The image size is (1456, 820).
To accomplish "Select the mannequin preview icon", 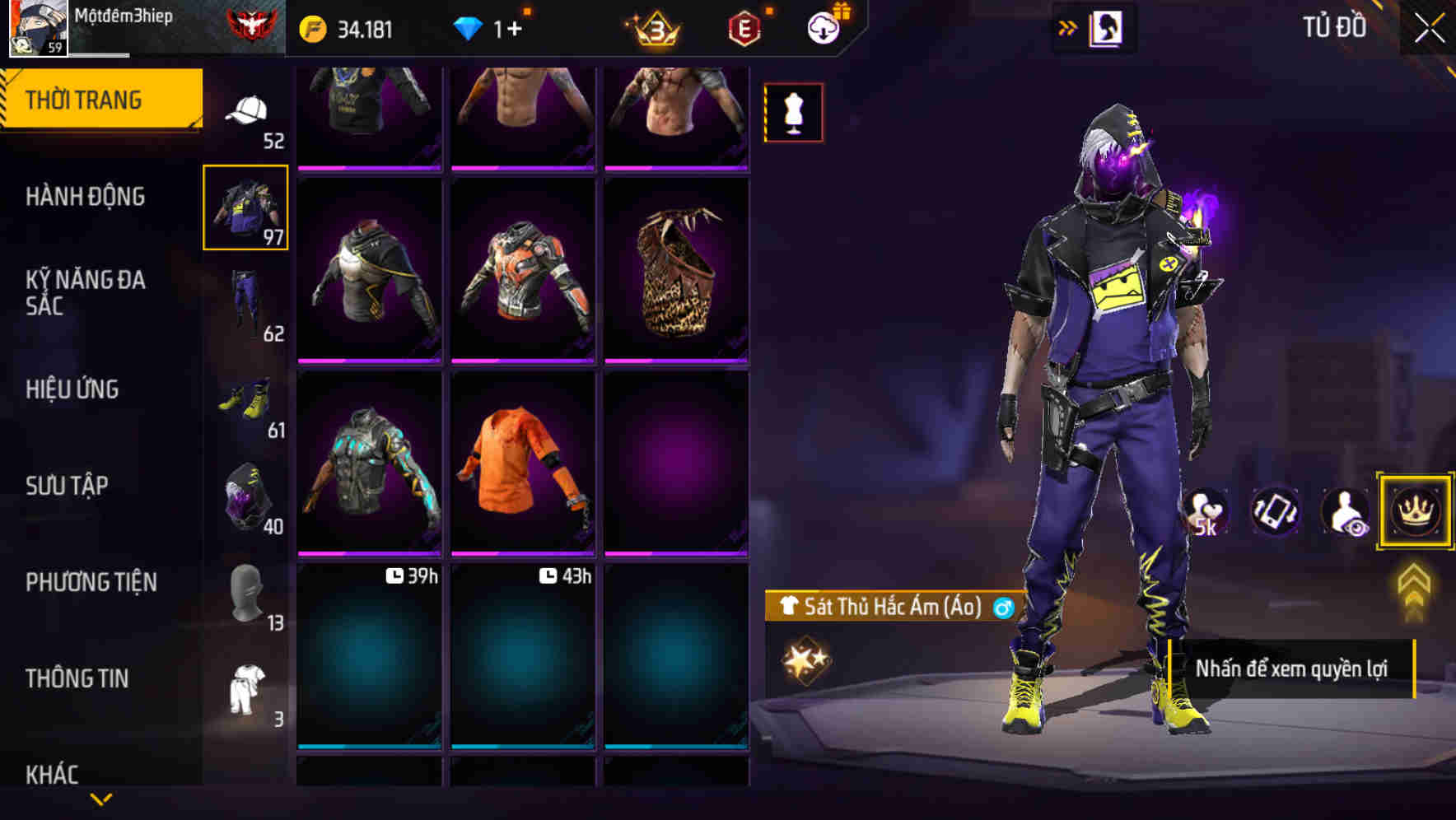I will point(793,111).
